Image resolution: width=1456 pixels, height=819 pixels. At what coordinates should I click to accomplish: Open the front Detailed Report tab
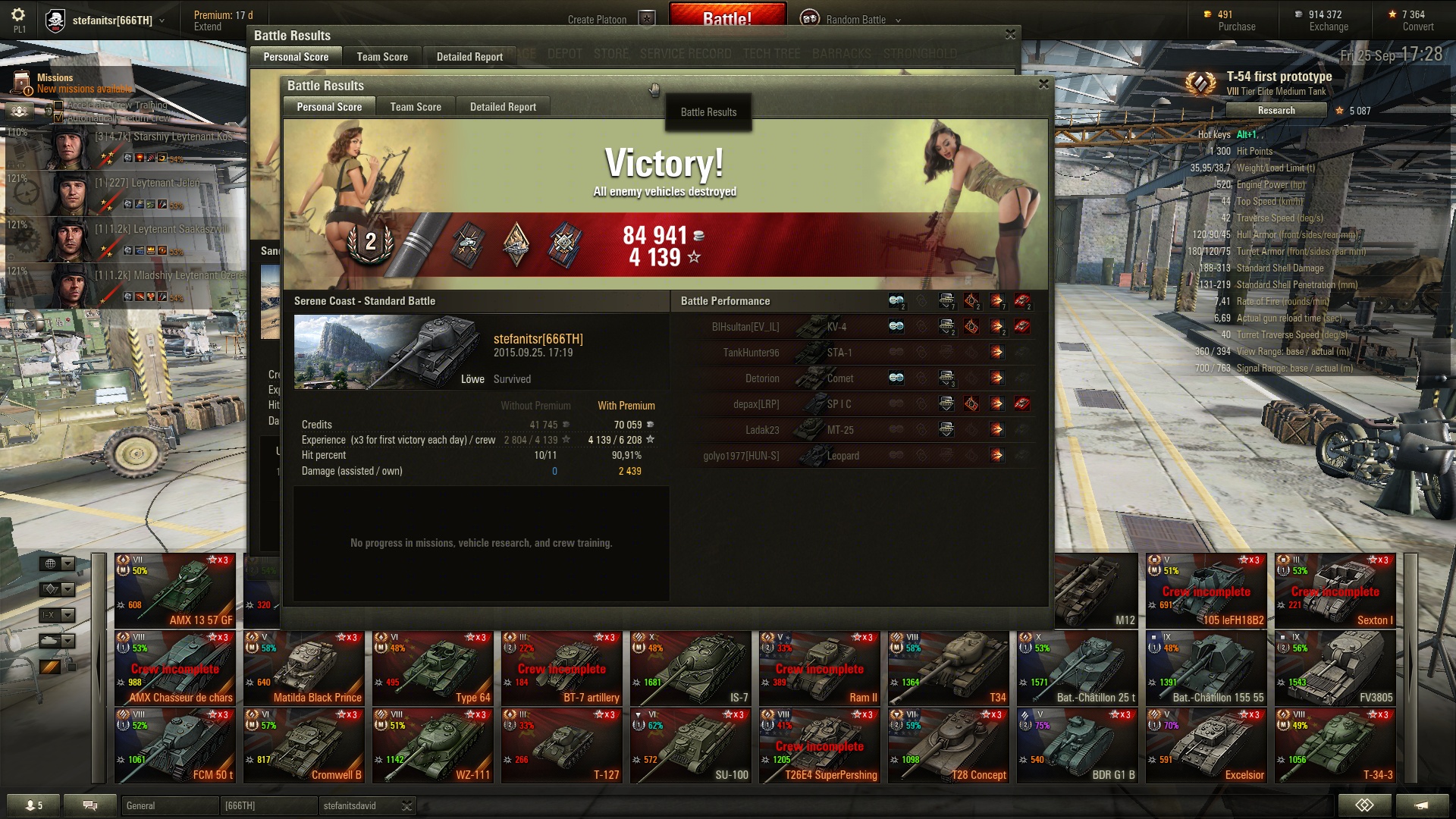coord(503,107)
